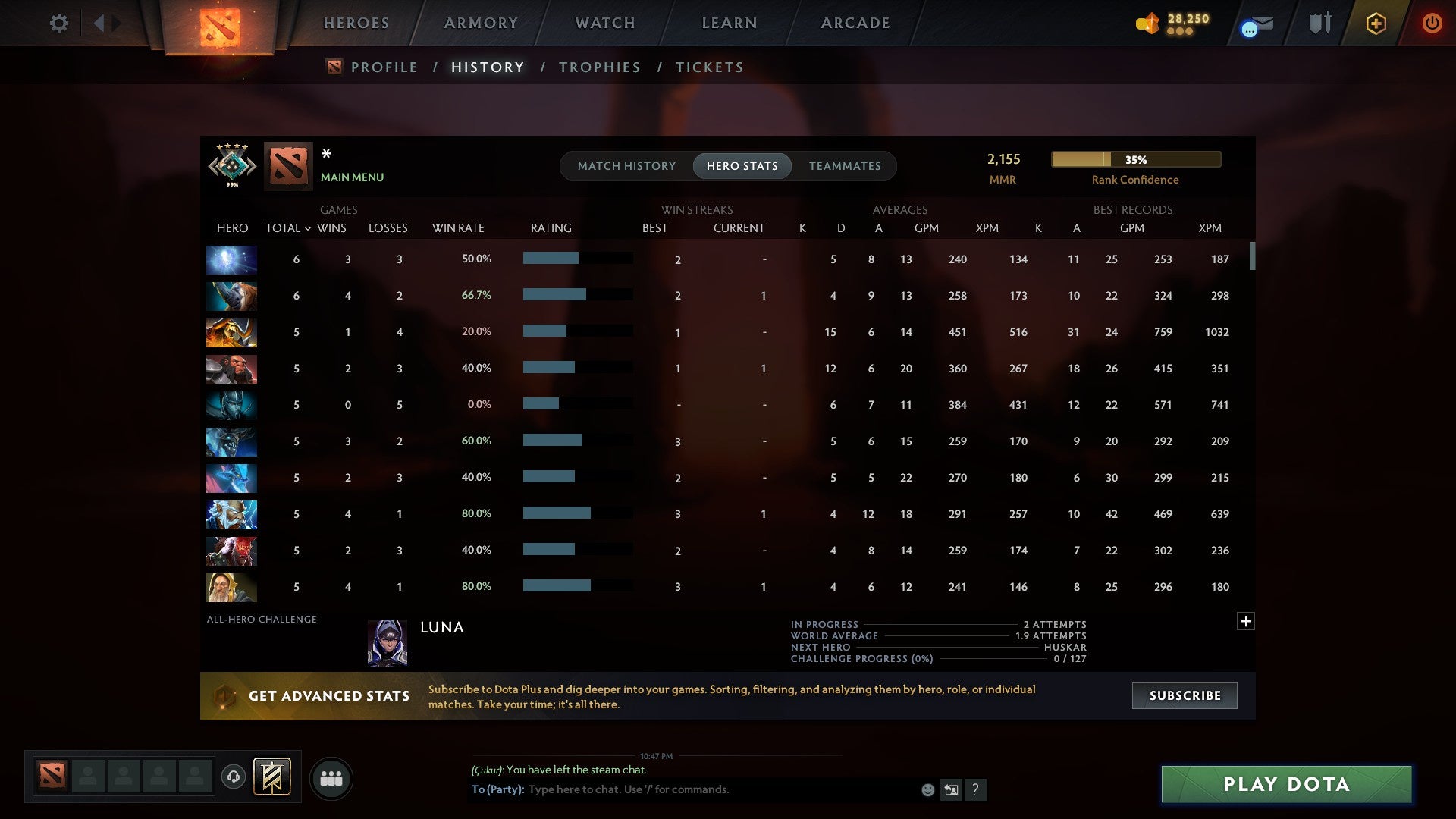Image resolution: width=1456 pixels, height=819 pixels.
Task: Select Luna's portrait in All-Hero Challenge
Action: 387,642
